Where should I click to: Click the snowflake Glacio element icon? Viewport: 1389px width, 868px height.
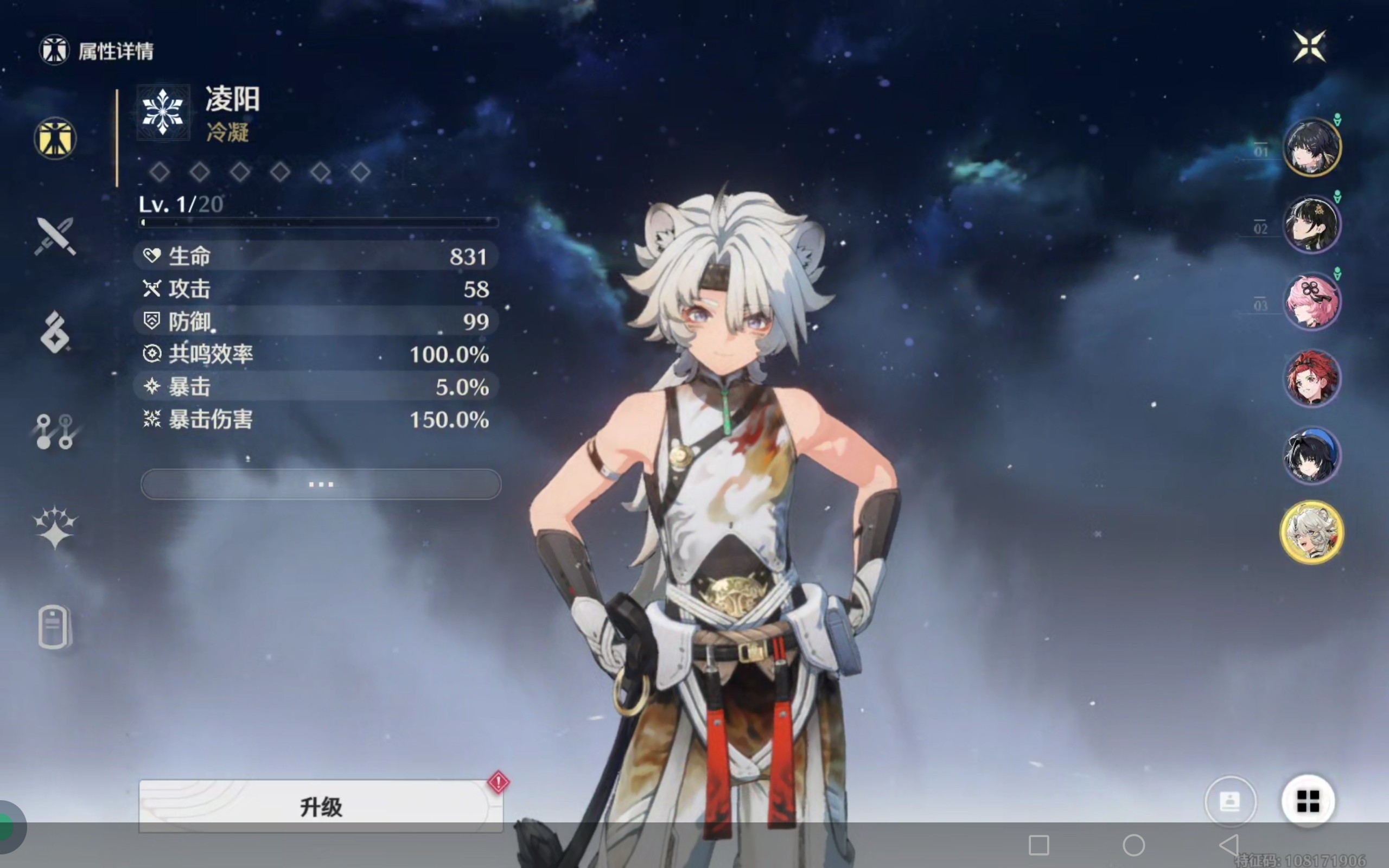163,112
